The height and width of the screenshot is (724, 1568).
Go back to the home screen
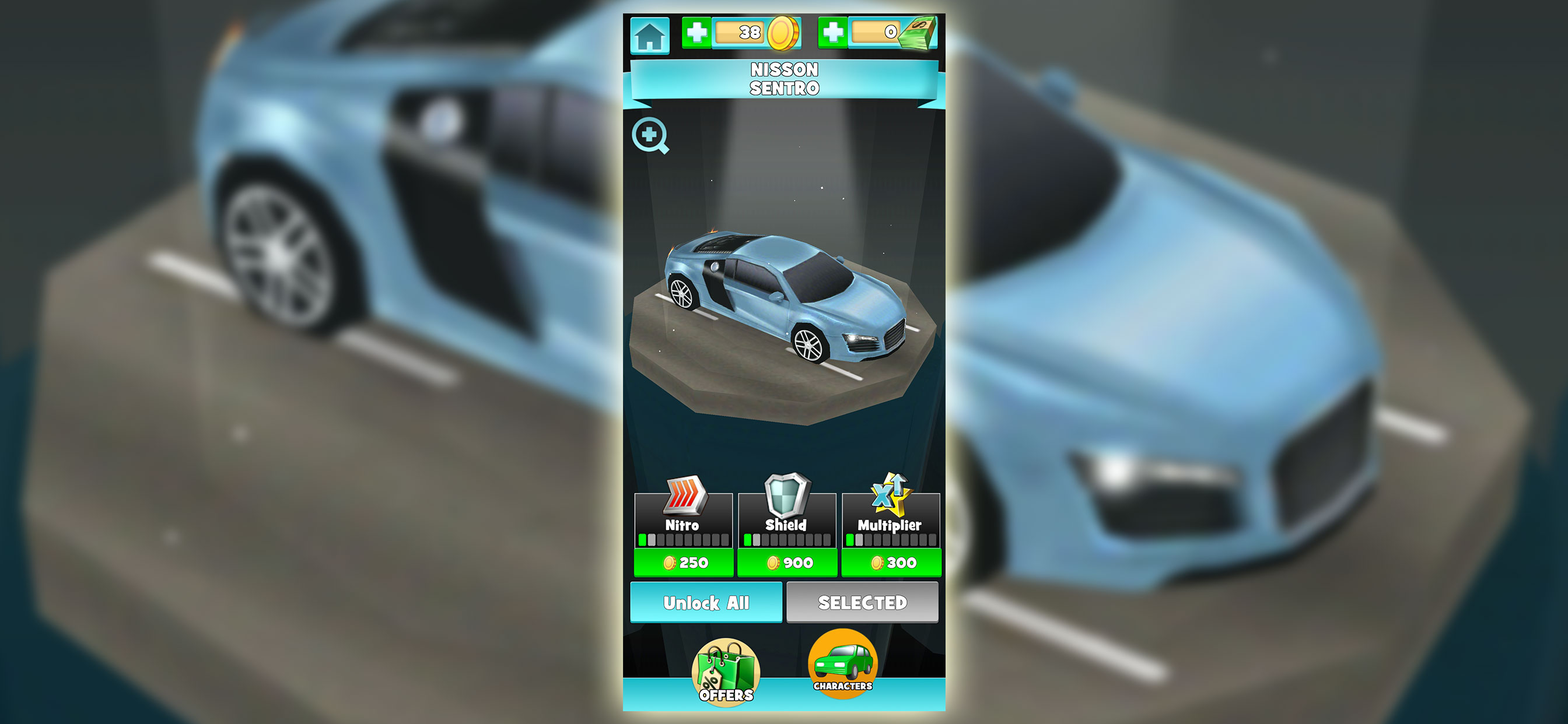pyautogui.click(x=649, y=36)
